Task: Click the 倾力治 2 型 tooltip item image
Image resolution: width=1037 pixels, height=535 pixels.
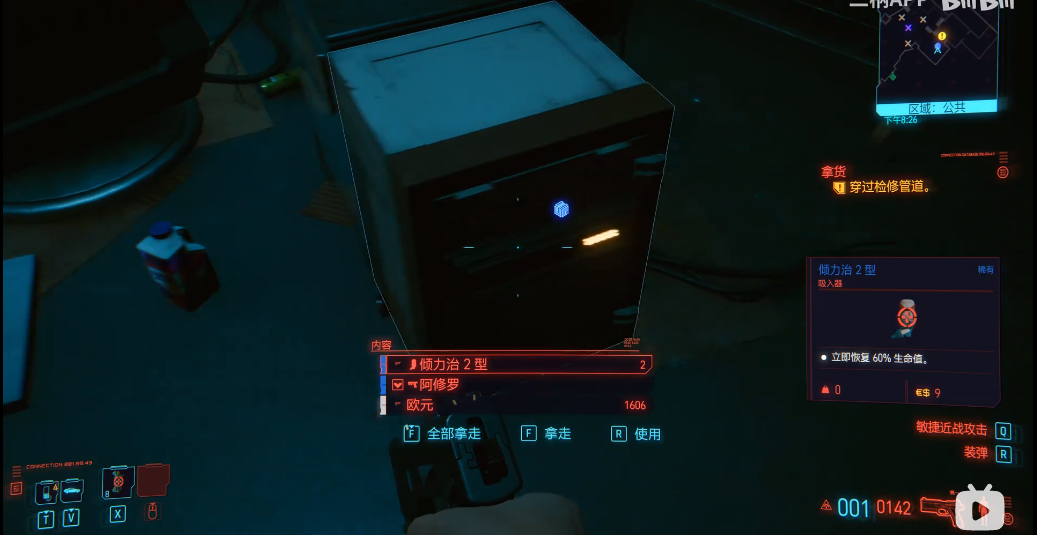Action: click(x=907, y=316)
